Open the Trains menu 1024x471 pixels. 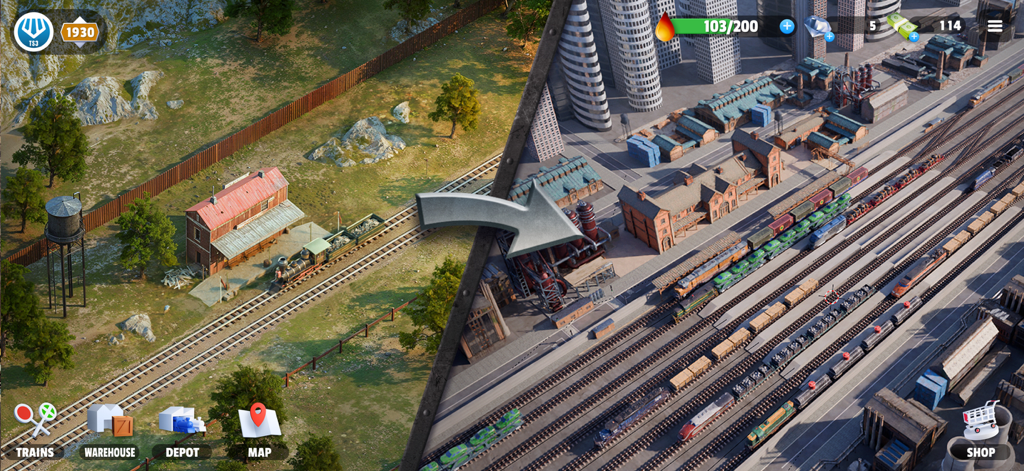click(34, 428)
